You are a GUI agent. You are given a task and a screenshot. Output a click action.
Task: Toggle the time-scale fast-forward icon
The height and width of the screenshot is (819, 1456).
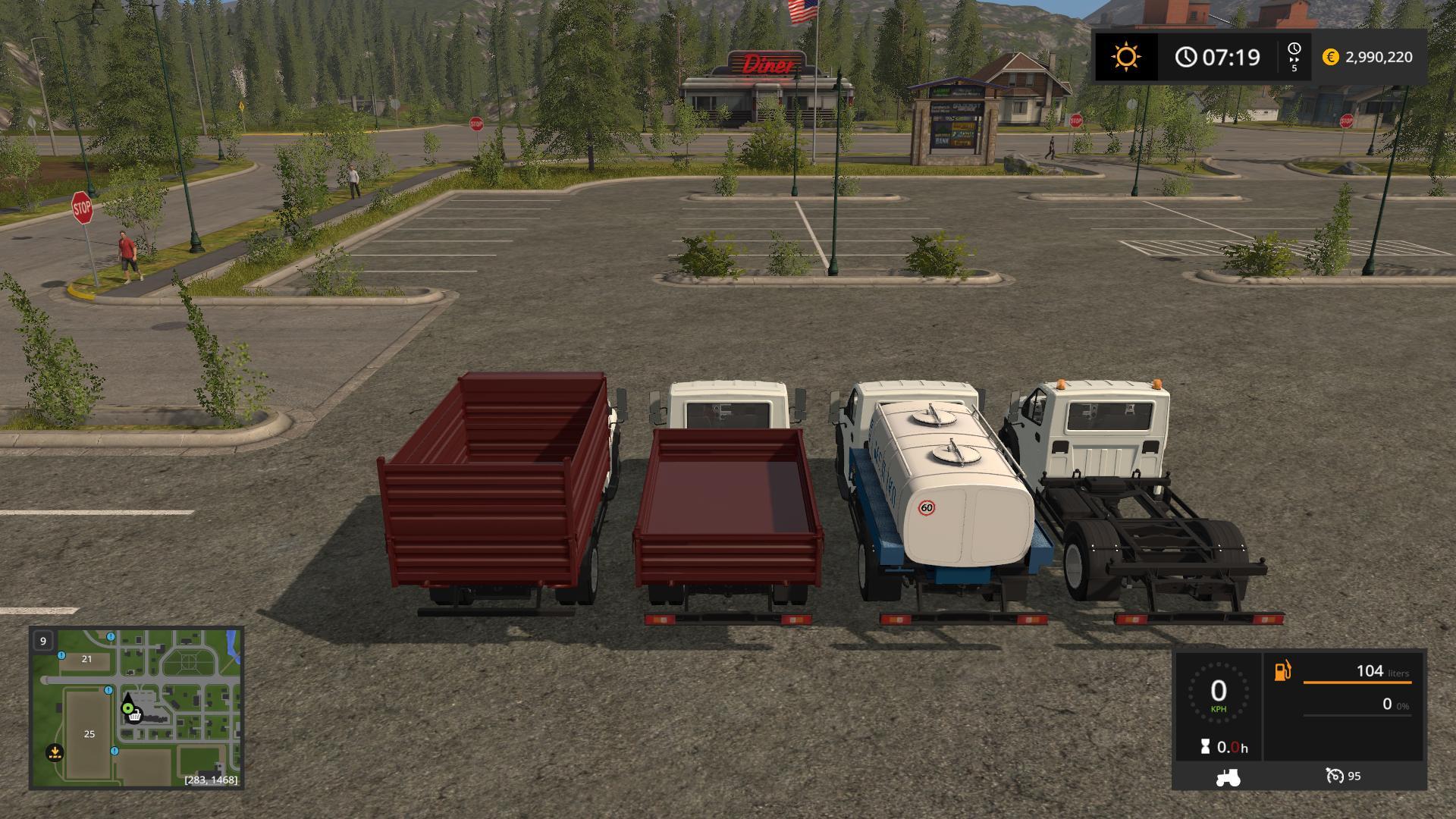point(1294,57)
